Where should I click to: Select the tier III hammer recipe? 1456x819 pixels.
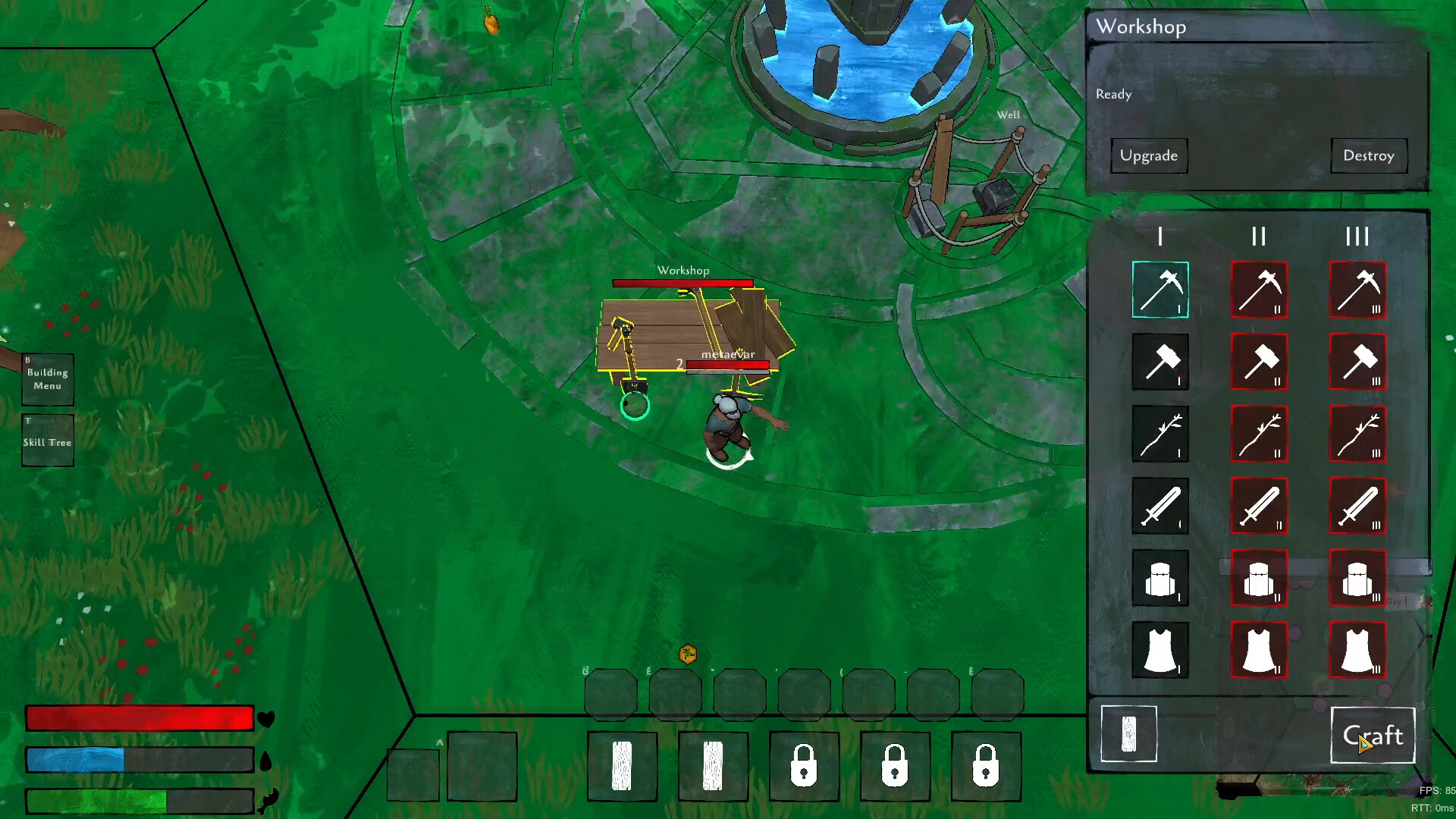click(x=1357, y=362)
